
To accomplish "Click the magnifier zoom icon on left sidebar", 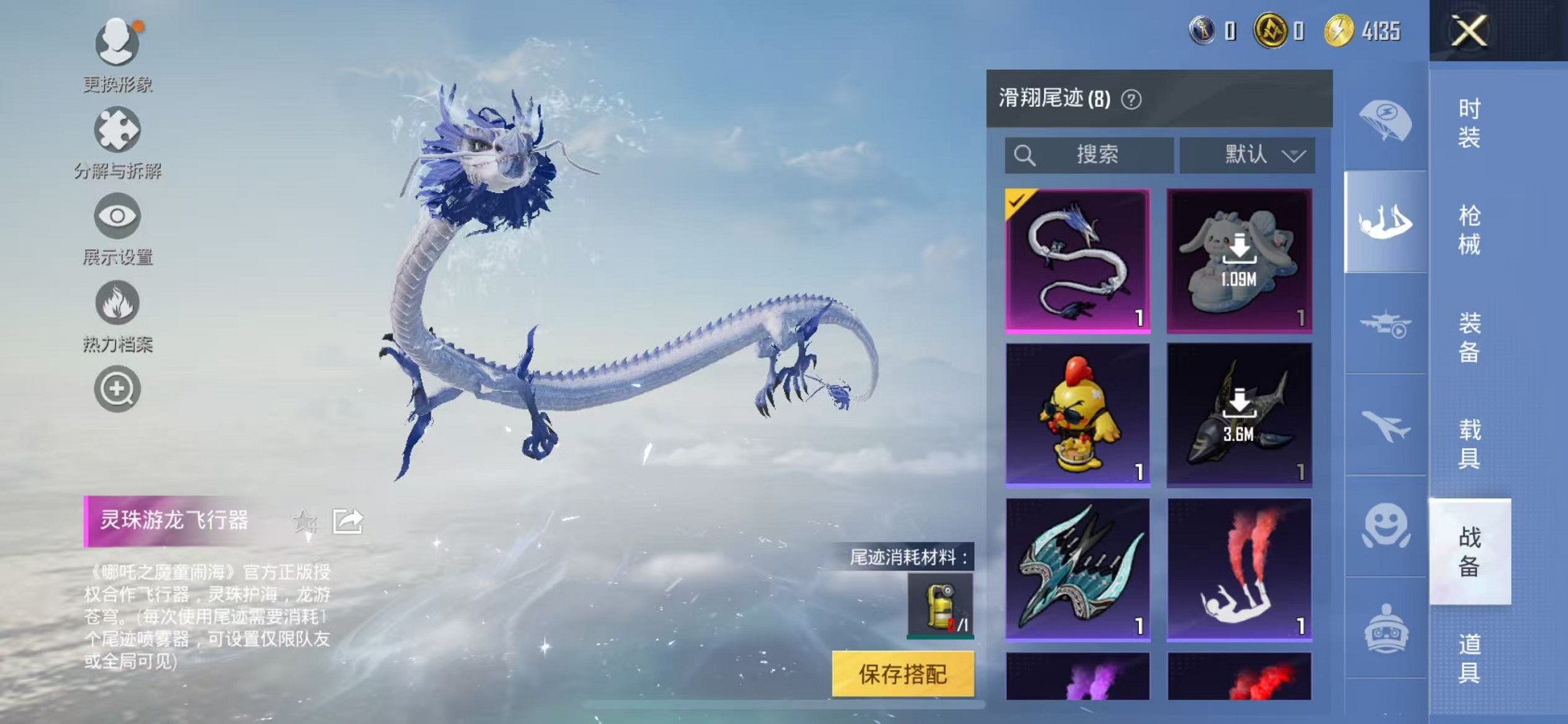I will pos(117,390).
